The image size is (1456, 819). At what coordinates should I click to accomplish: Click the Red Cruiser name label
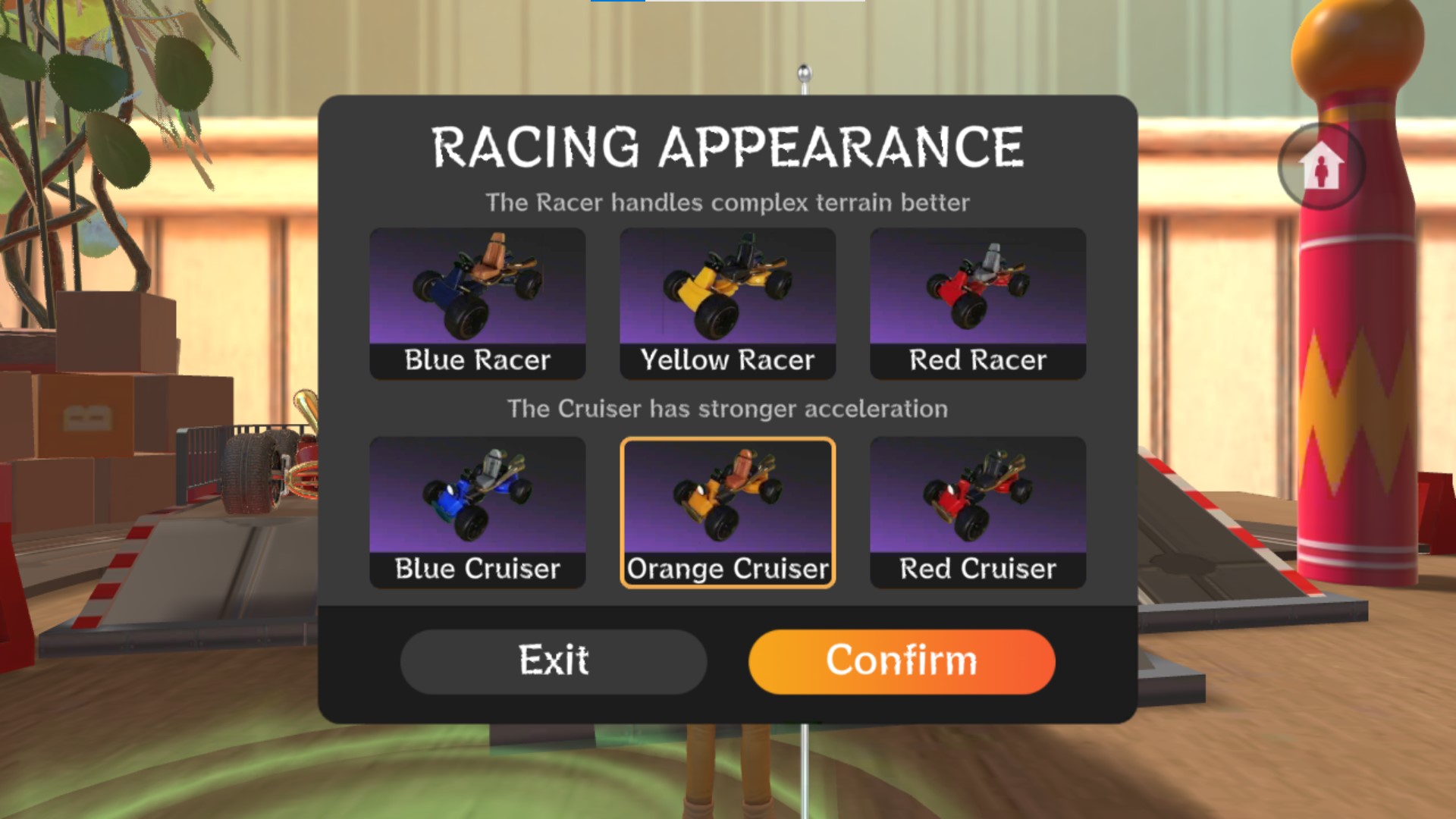coord(977,569)
